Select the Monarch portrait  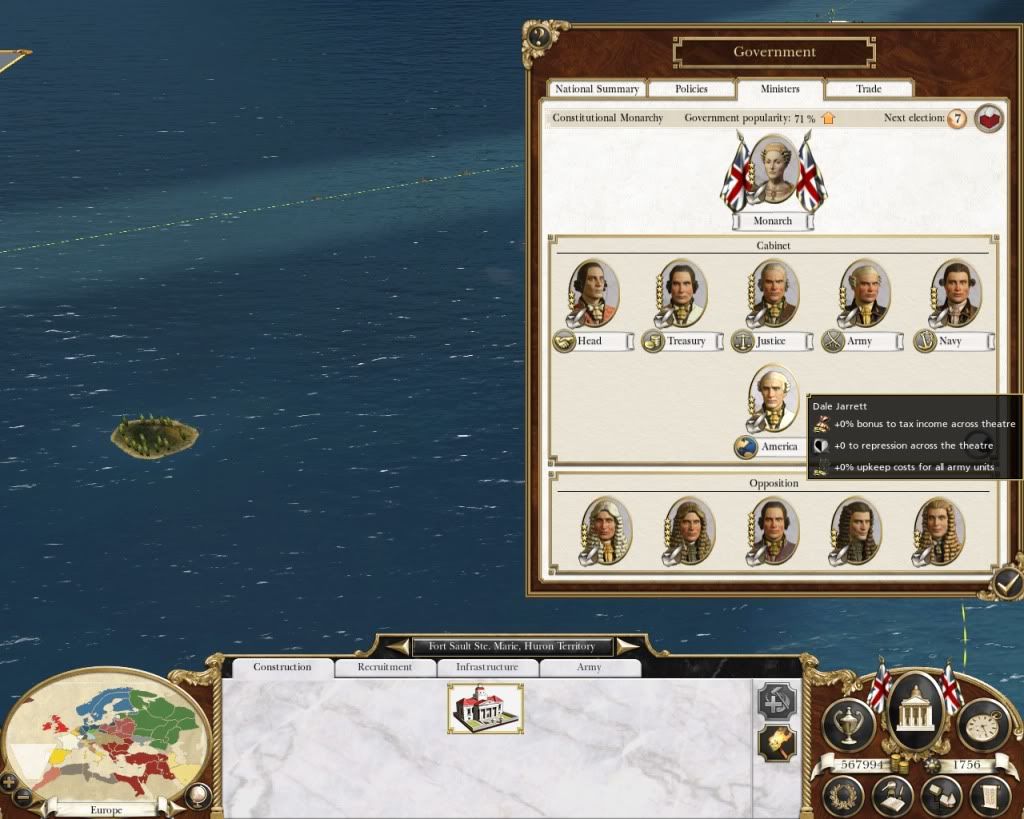click(772, 172)
